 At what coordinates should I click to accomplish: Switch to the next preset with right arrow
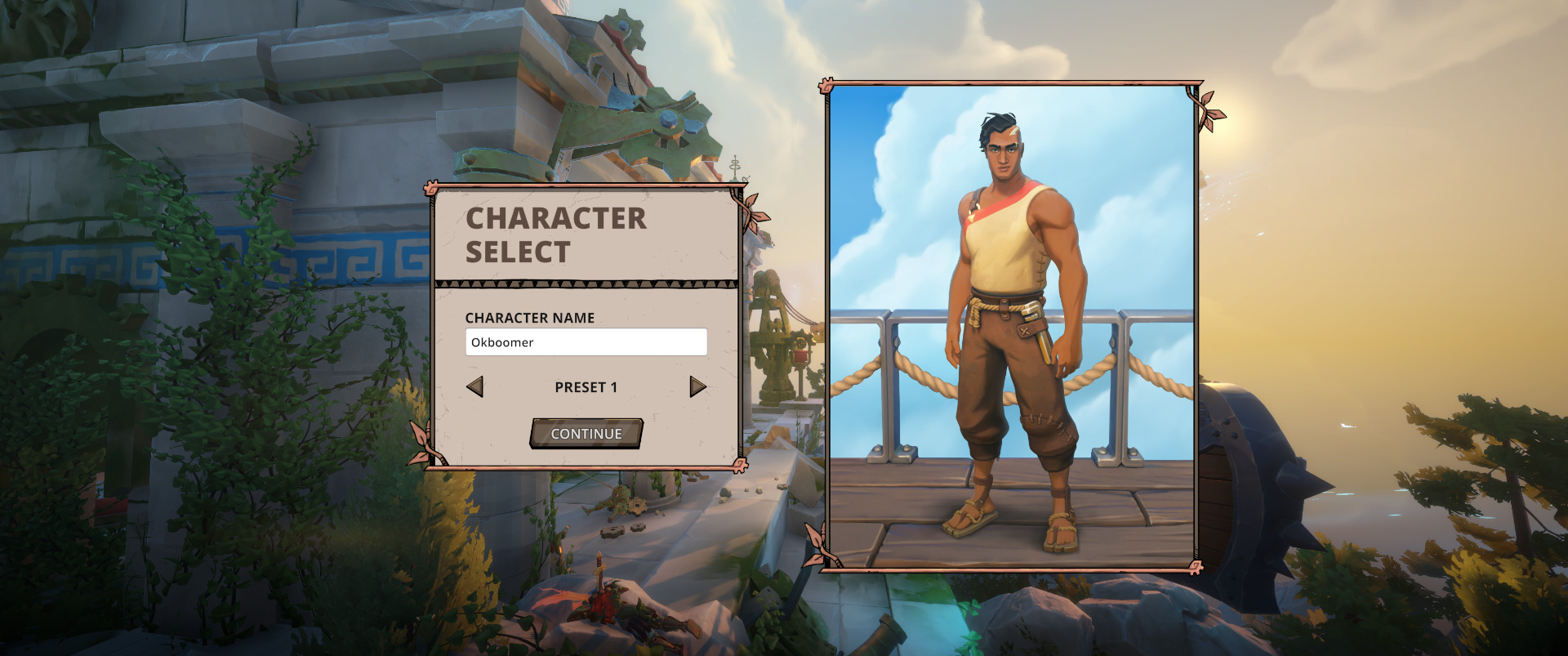pos(697,386)
